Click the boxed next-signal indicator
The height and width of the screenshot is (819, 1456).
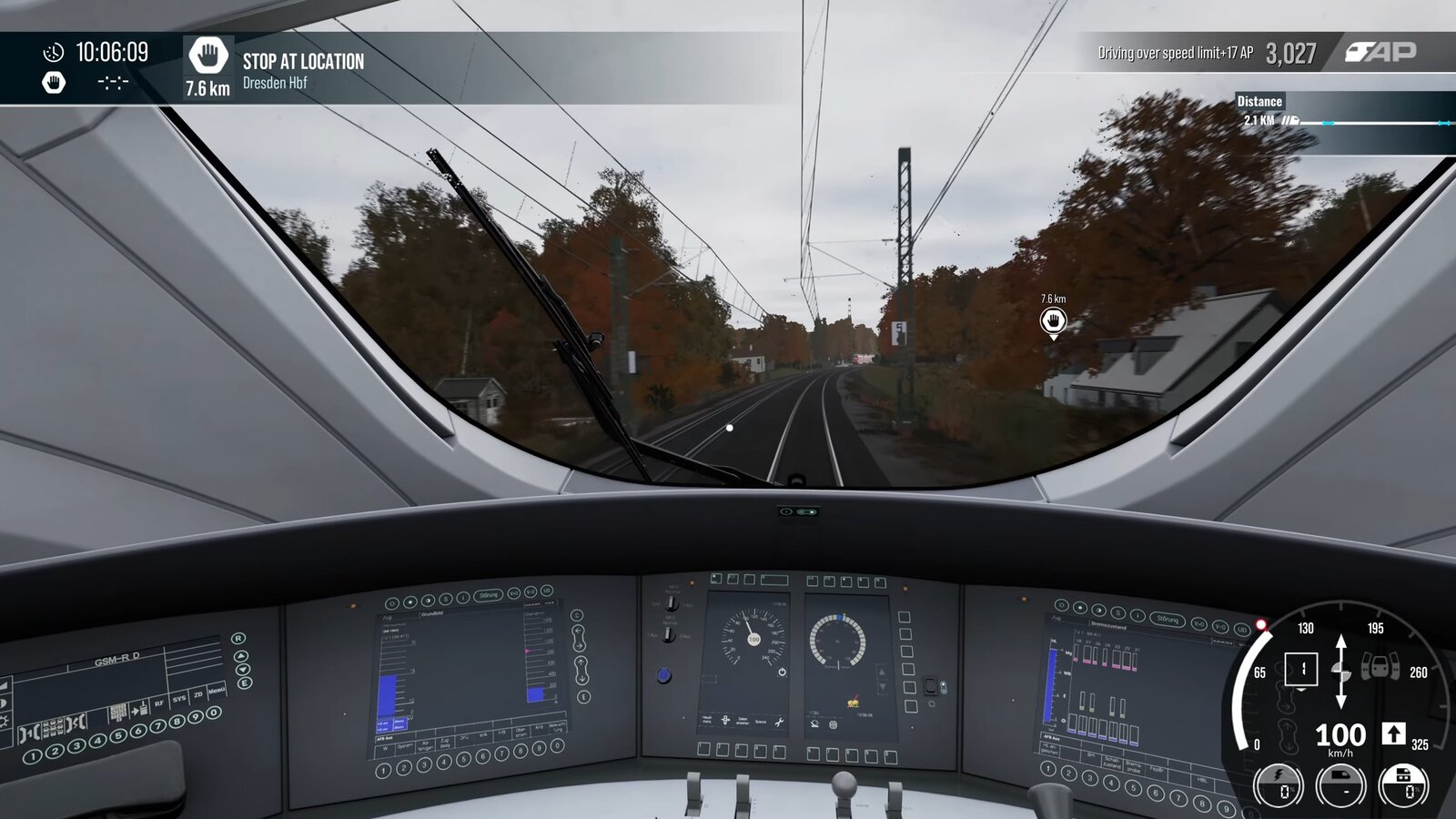pyautogui.click(x=1300, y=670)
